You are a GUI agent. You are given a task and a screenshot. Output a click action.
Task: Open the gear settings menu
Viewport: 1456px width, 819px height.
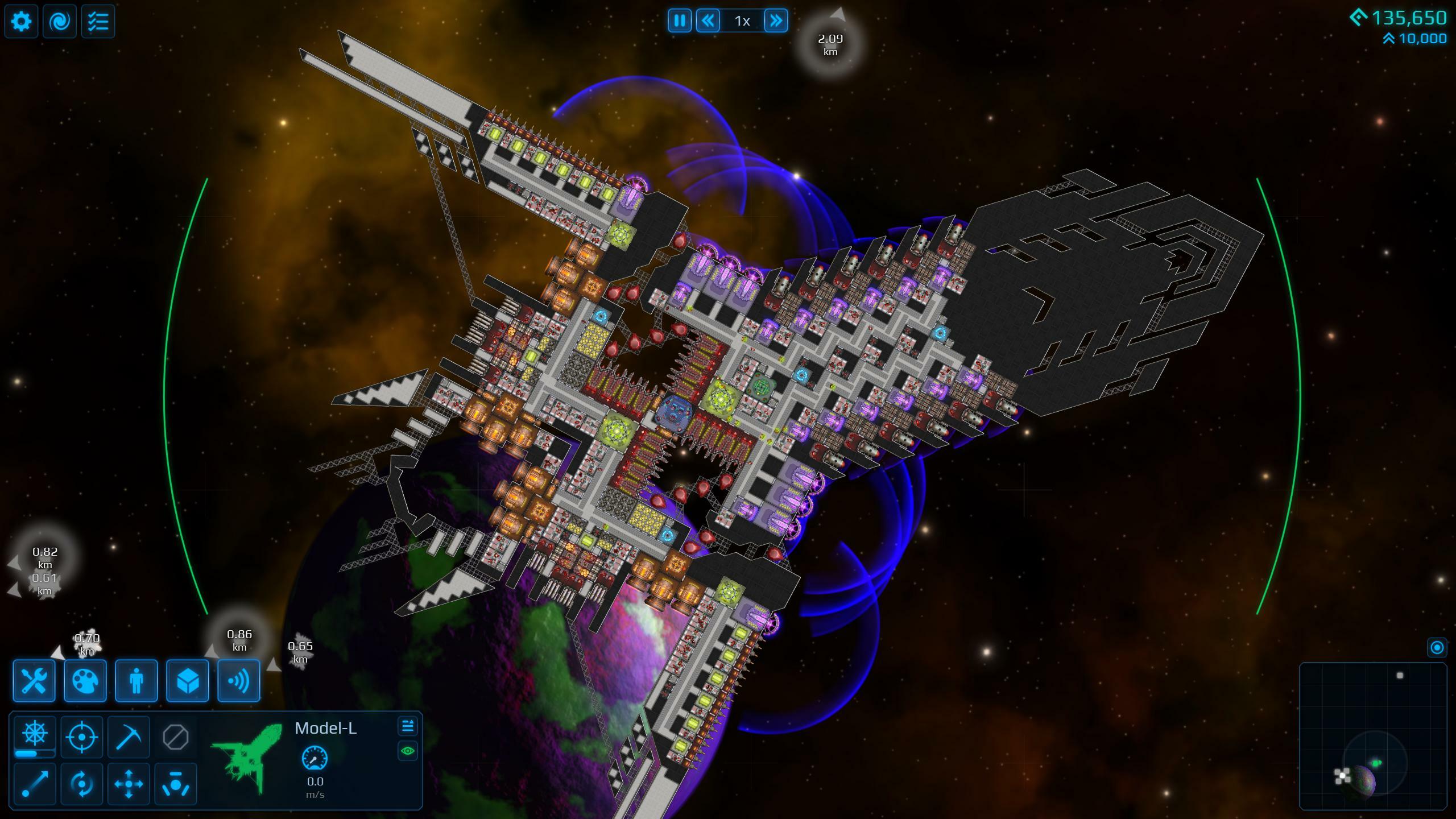pos(22,22)
